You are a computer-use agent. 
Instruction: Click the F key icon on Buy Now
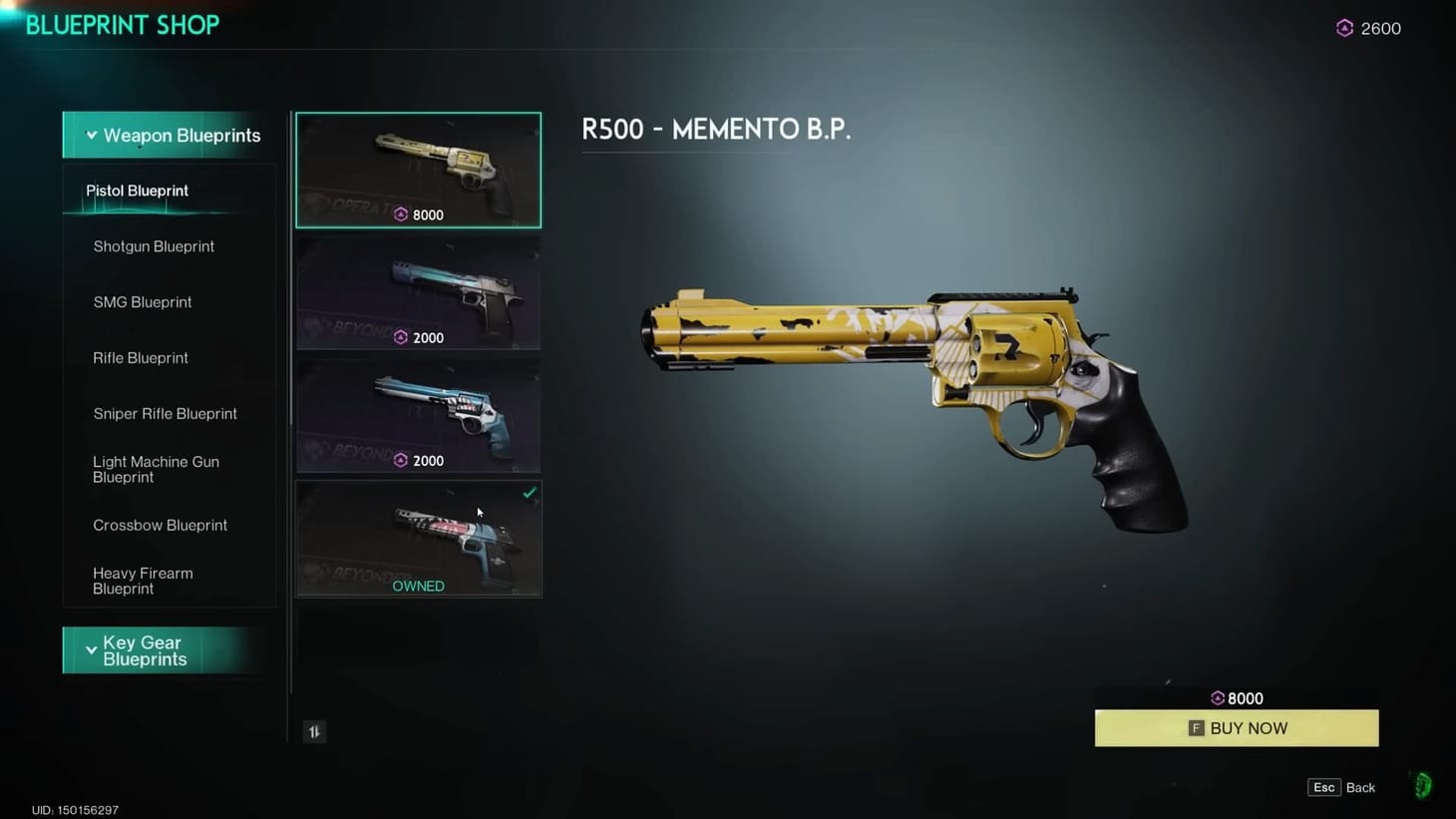[x=1195, y=728]
